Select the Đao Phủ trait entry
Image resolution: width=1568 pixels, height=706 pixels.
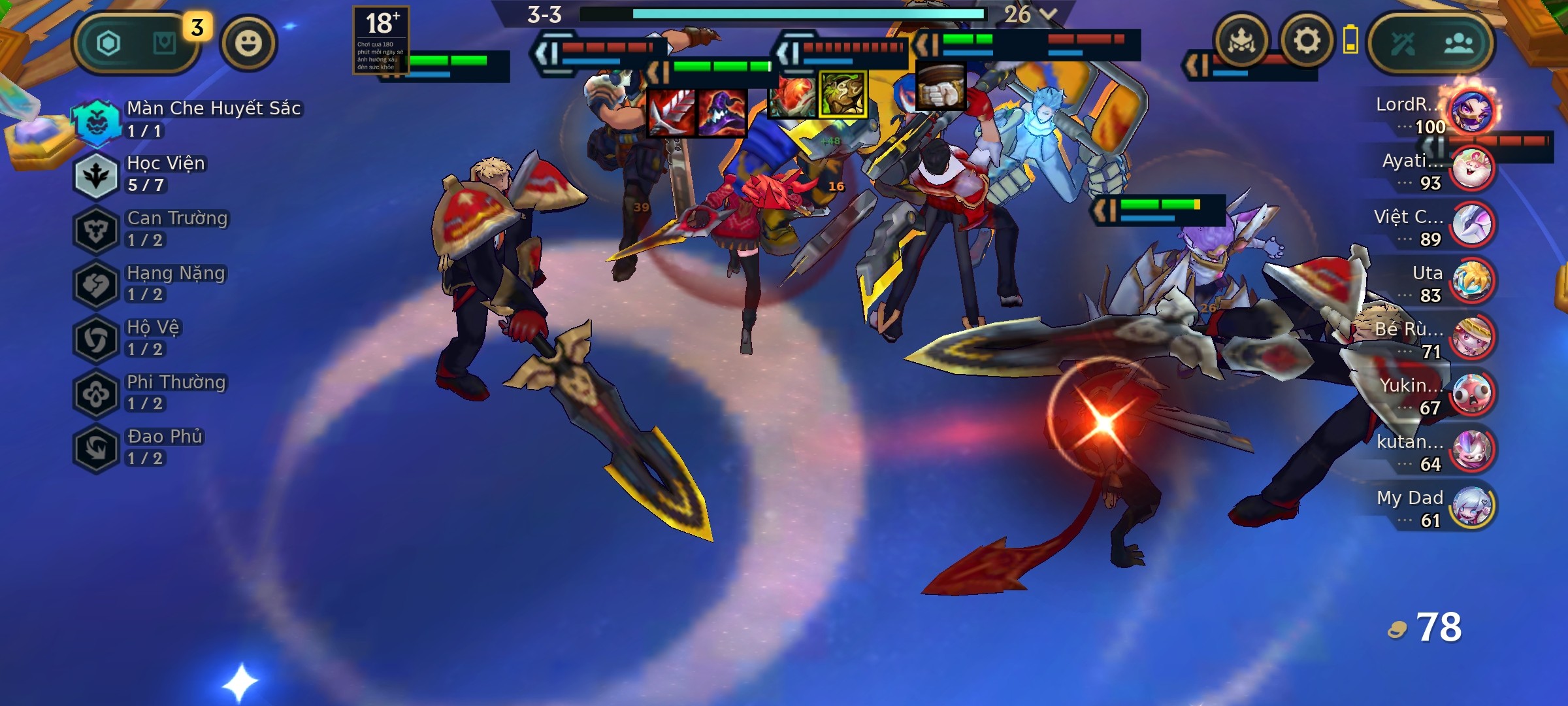click(x=97, y=448)
